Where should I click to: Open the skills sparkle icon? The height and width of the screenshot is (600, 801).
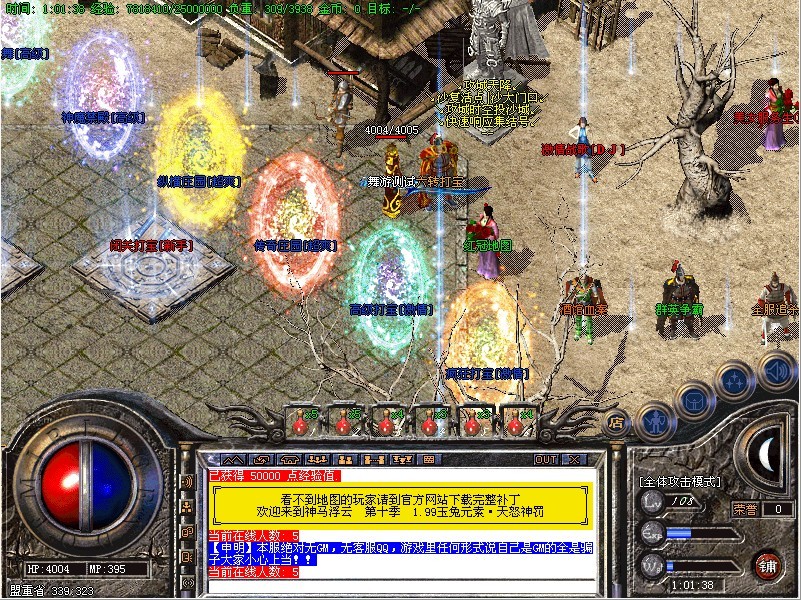[x=735, y=381]
